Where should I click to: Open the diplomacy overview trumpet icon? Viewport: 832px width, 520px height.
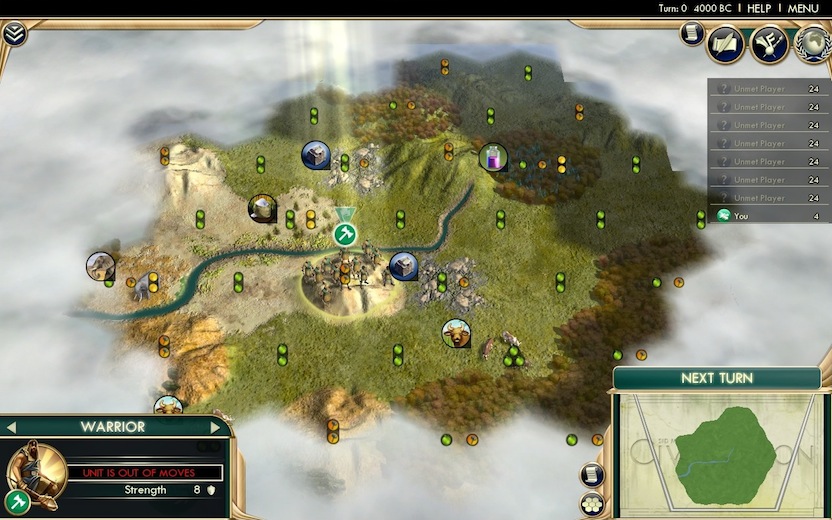coord(769,44)
